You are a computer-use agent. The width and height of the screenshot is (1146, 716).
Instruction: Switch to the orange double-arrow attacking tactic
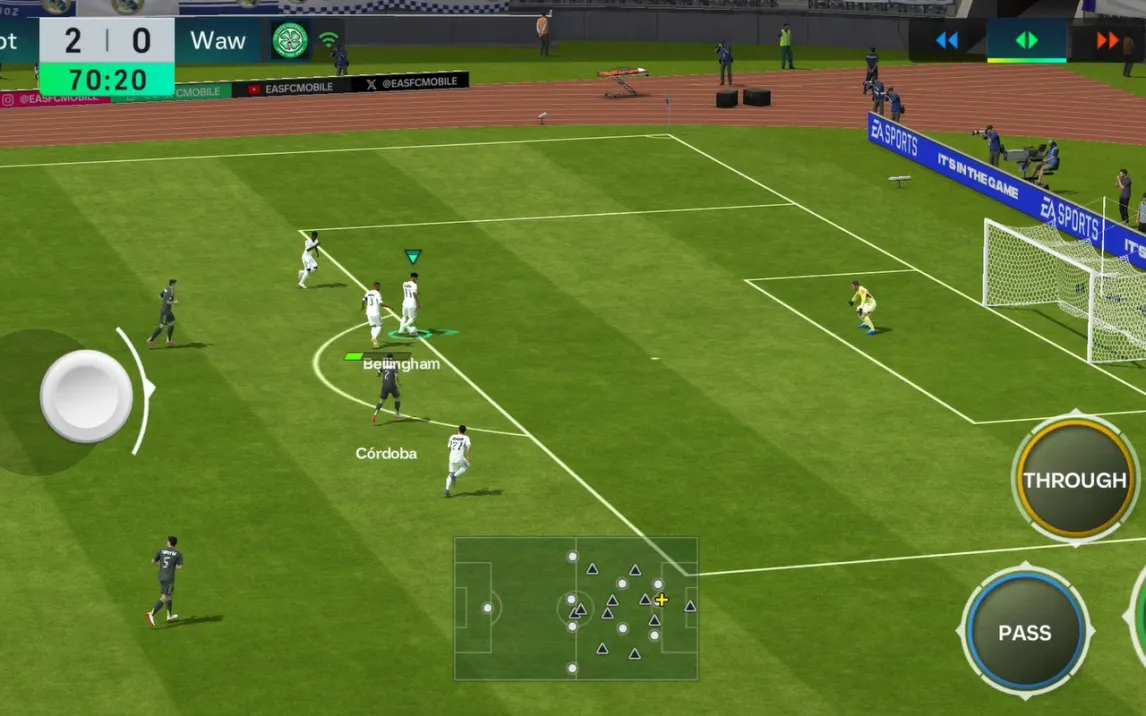coord(1107,41)
